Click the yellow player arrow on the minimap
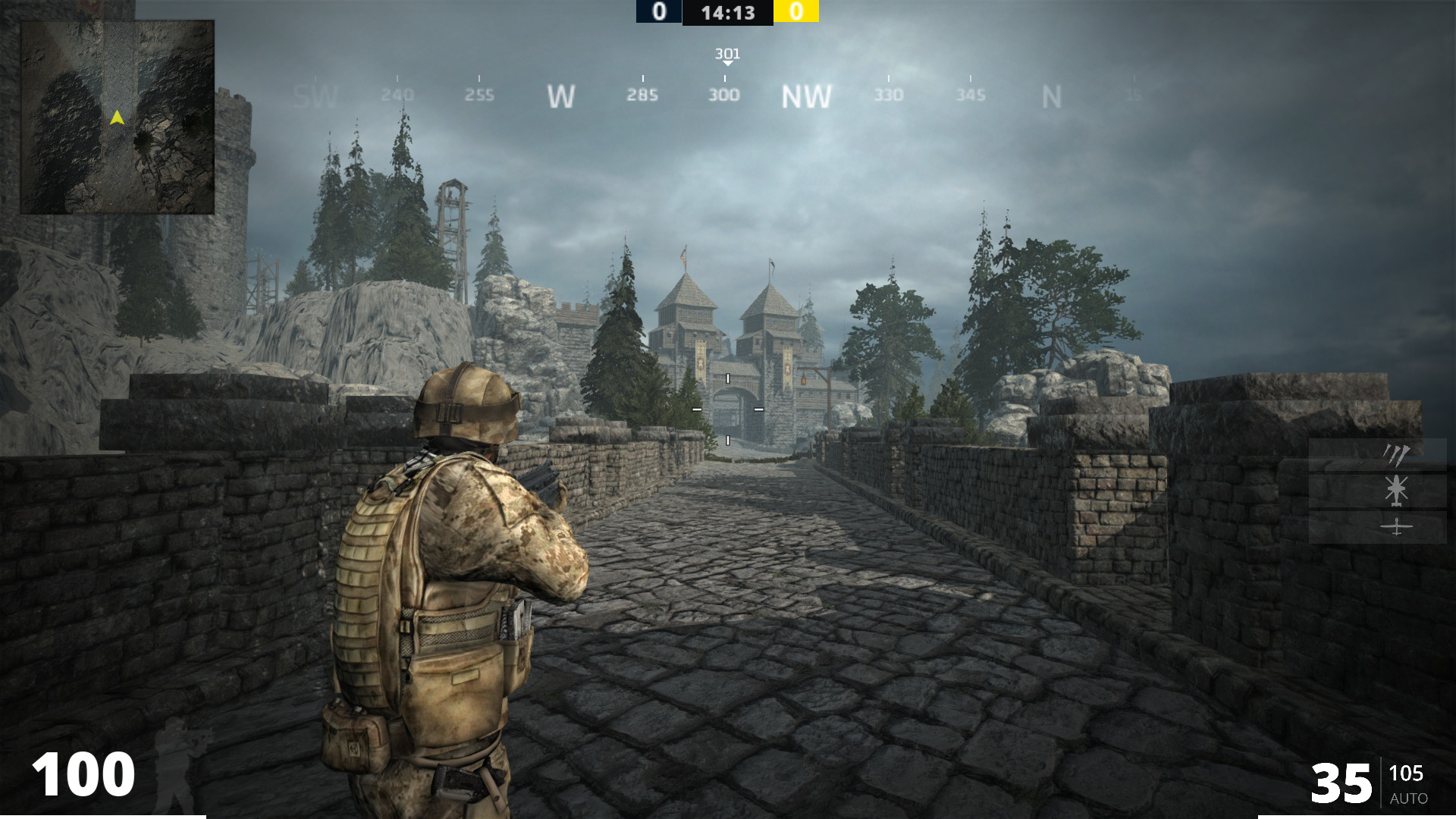1456x819 pixels. coord(118,116)
